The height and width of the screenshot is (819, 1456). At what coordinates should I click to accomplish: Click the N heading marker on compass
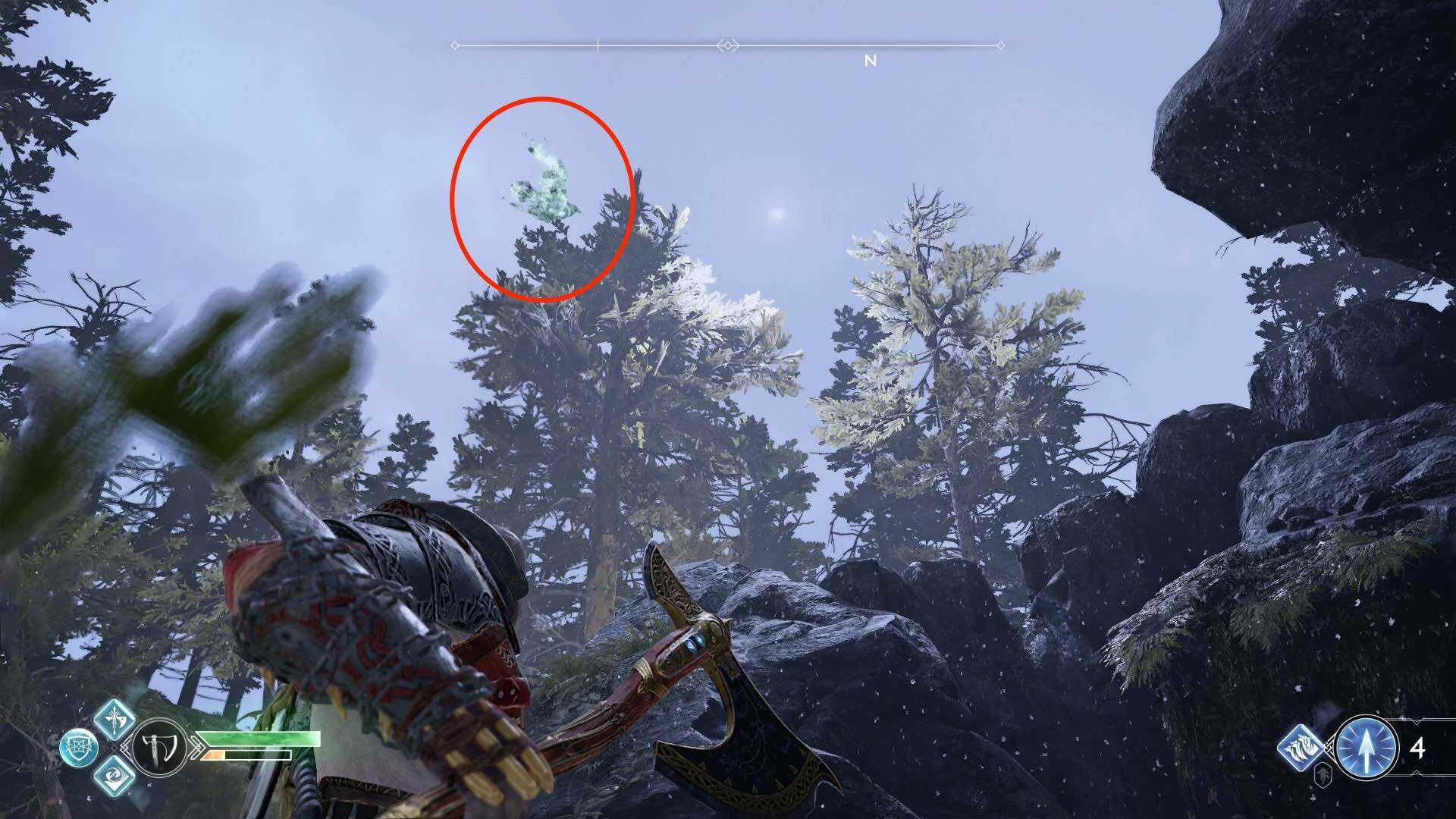click(870, 60)
